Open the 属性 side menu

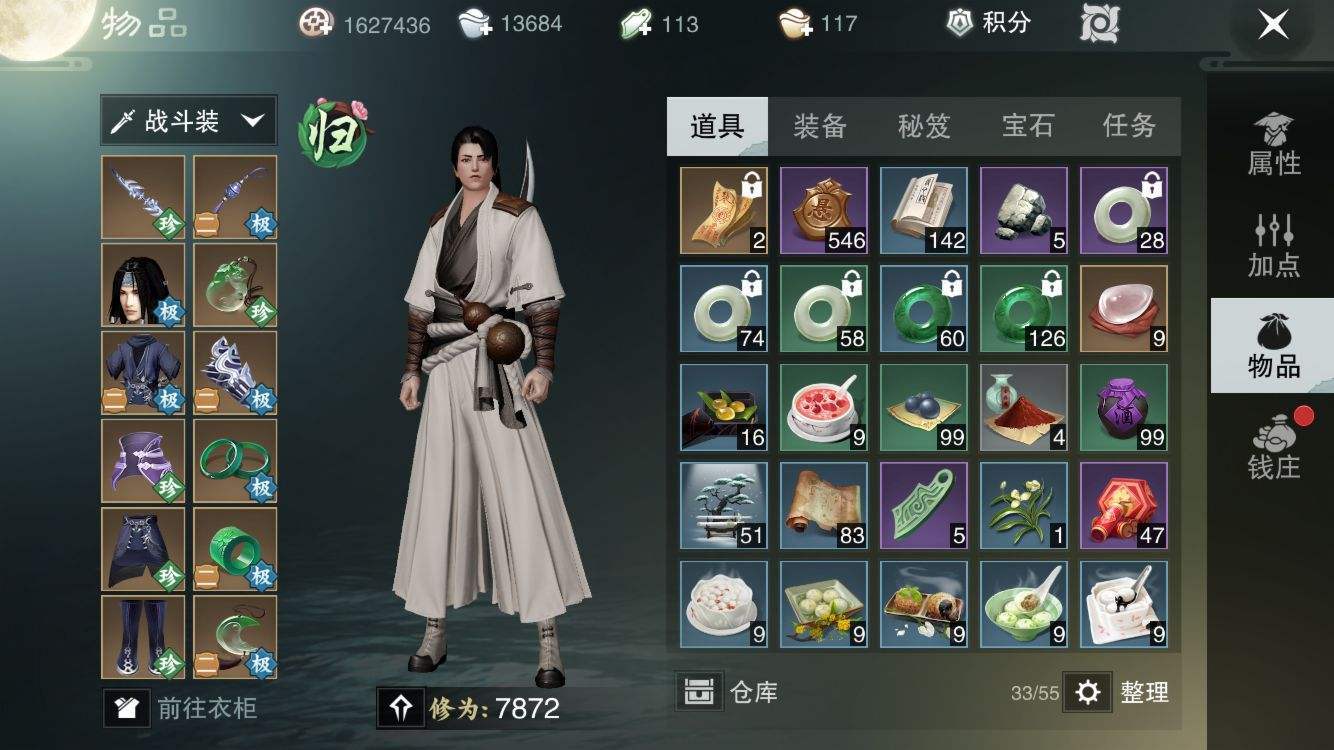[x=1273, y=145]
